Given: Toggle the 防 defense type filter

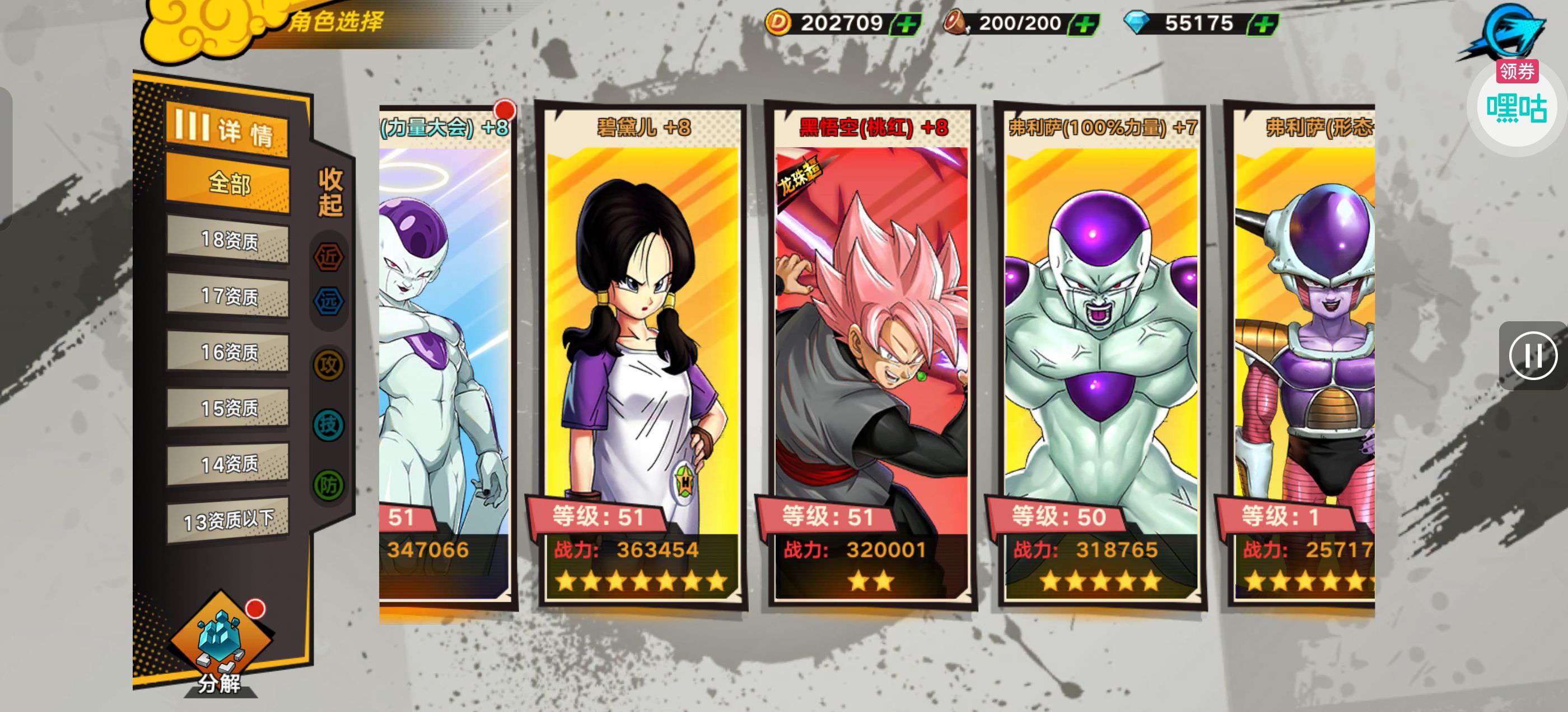Looking at the screenshot, I should (329, 485).
